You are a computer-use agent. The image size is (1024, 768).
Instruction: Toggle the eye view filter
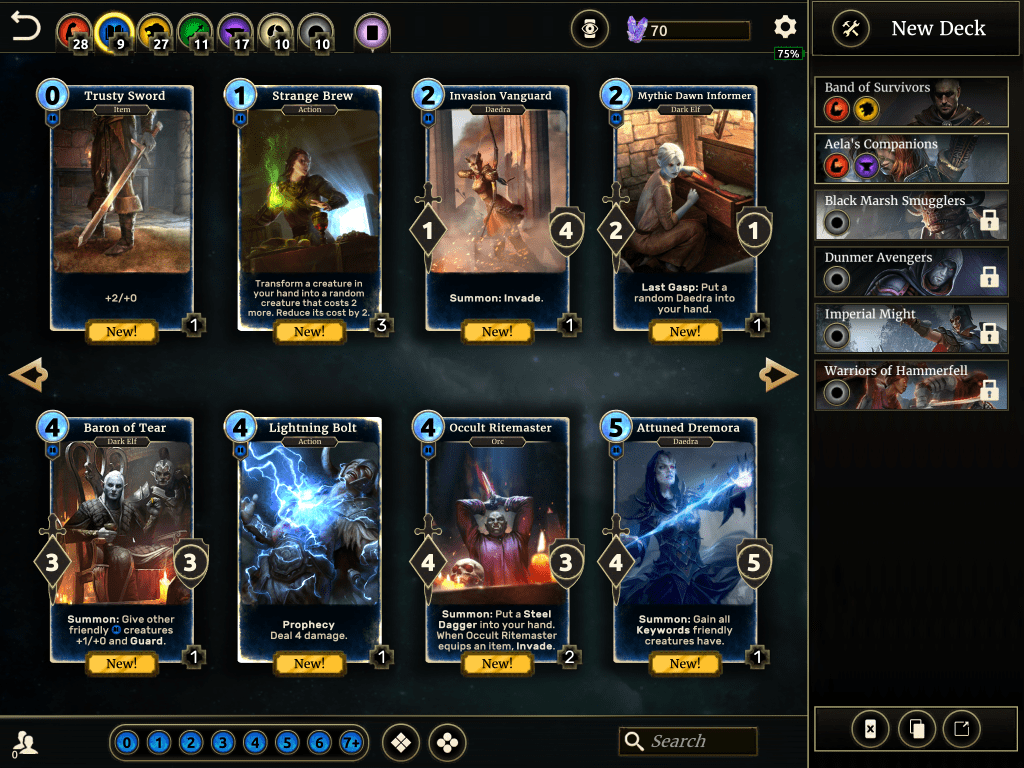click(589, 30)
